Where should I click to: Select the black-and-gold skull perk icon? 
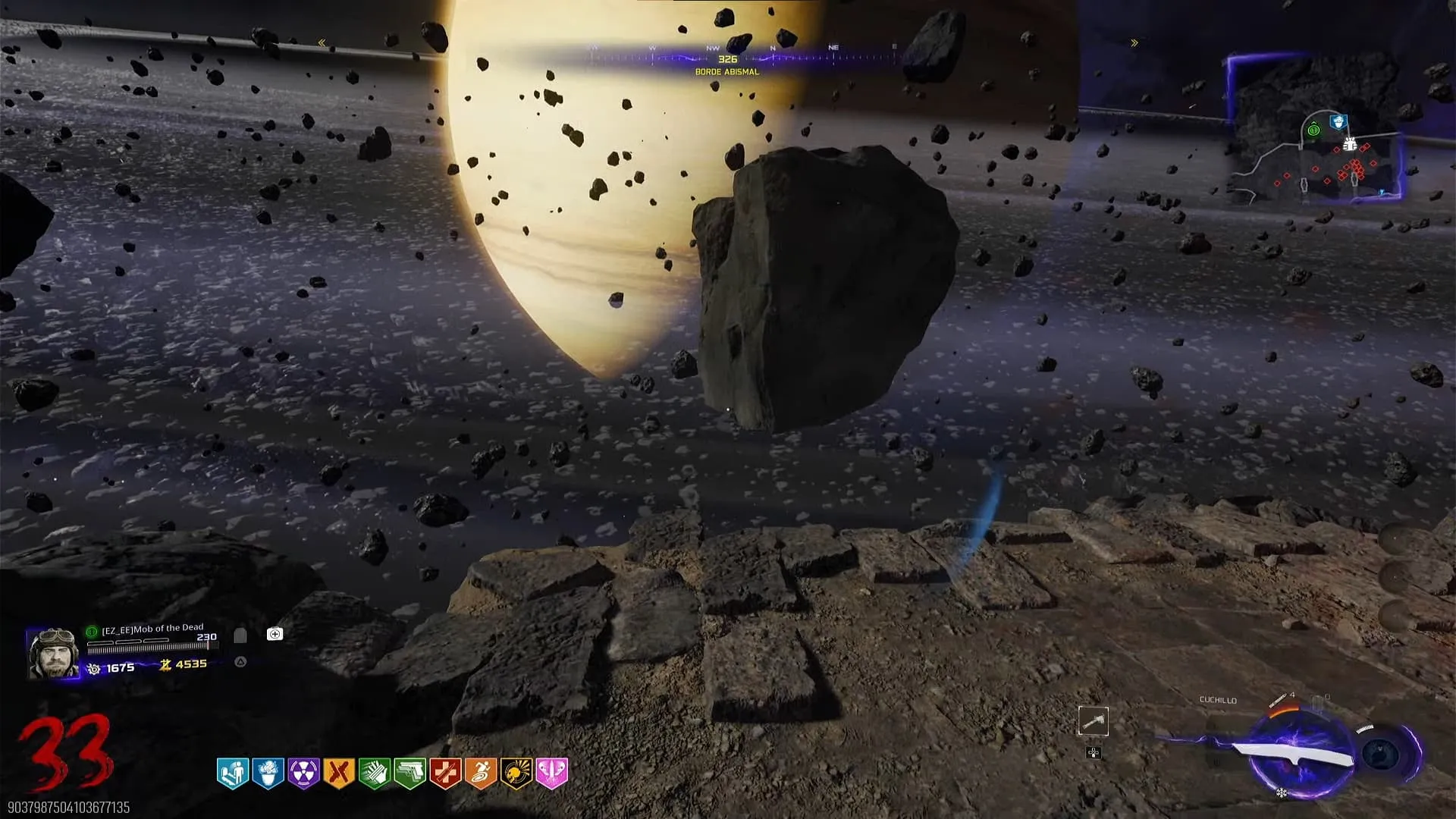(x=516, y=773)
